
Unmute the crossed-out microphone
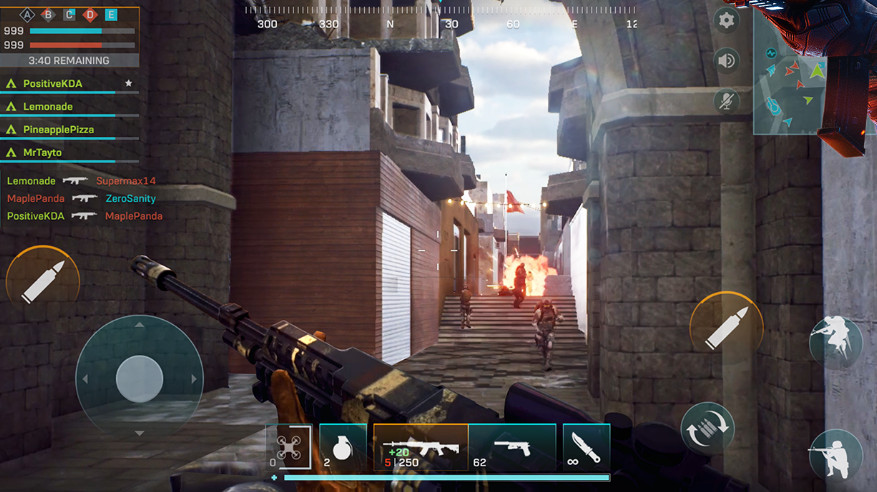pos(726,100)
